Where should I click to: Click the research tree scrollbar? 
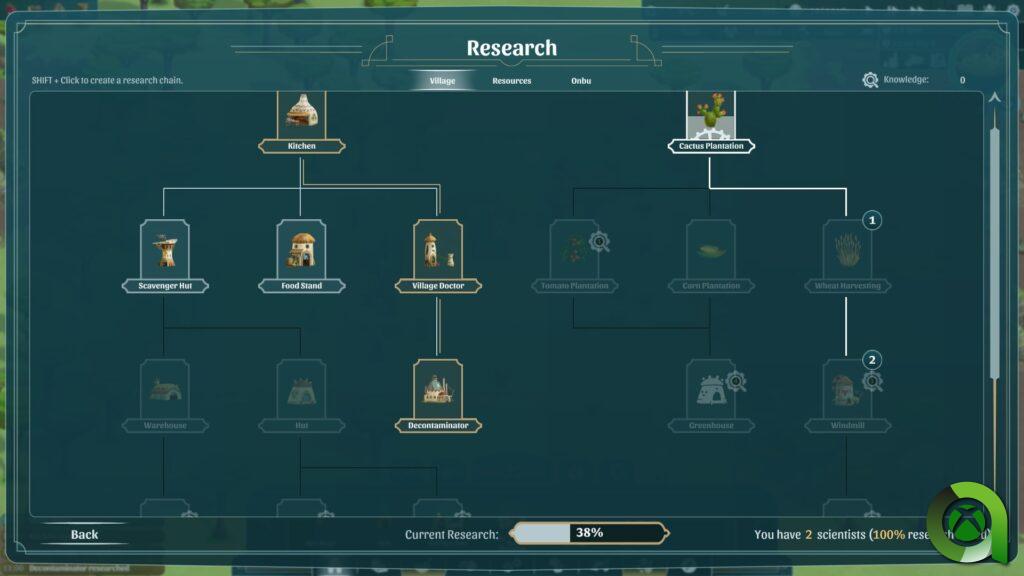(x=994, y=250)
